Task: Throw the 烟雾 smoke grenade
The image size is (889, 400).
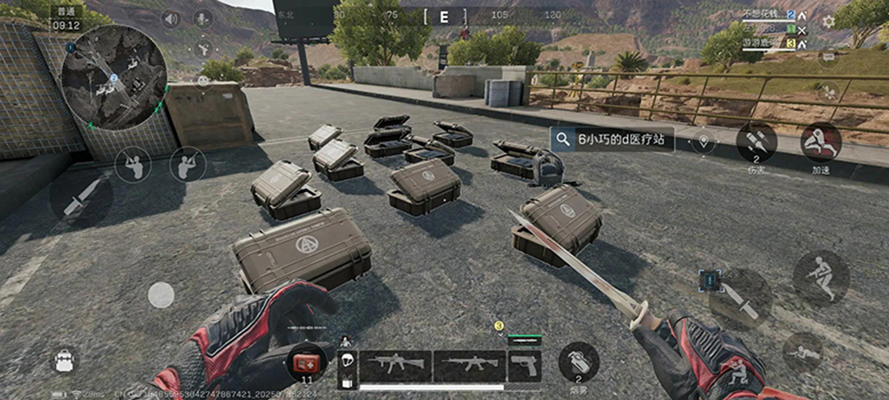Action: [x=578, y=361]
